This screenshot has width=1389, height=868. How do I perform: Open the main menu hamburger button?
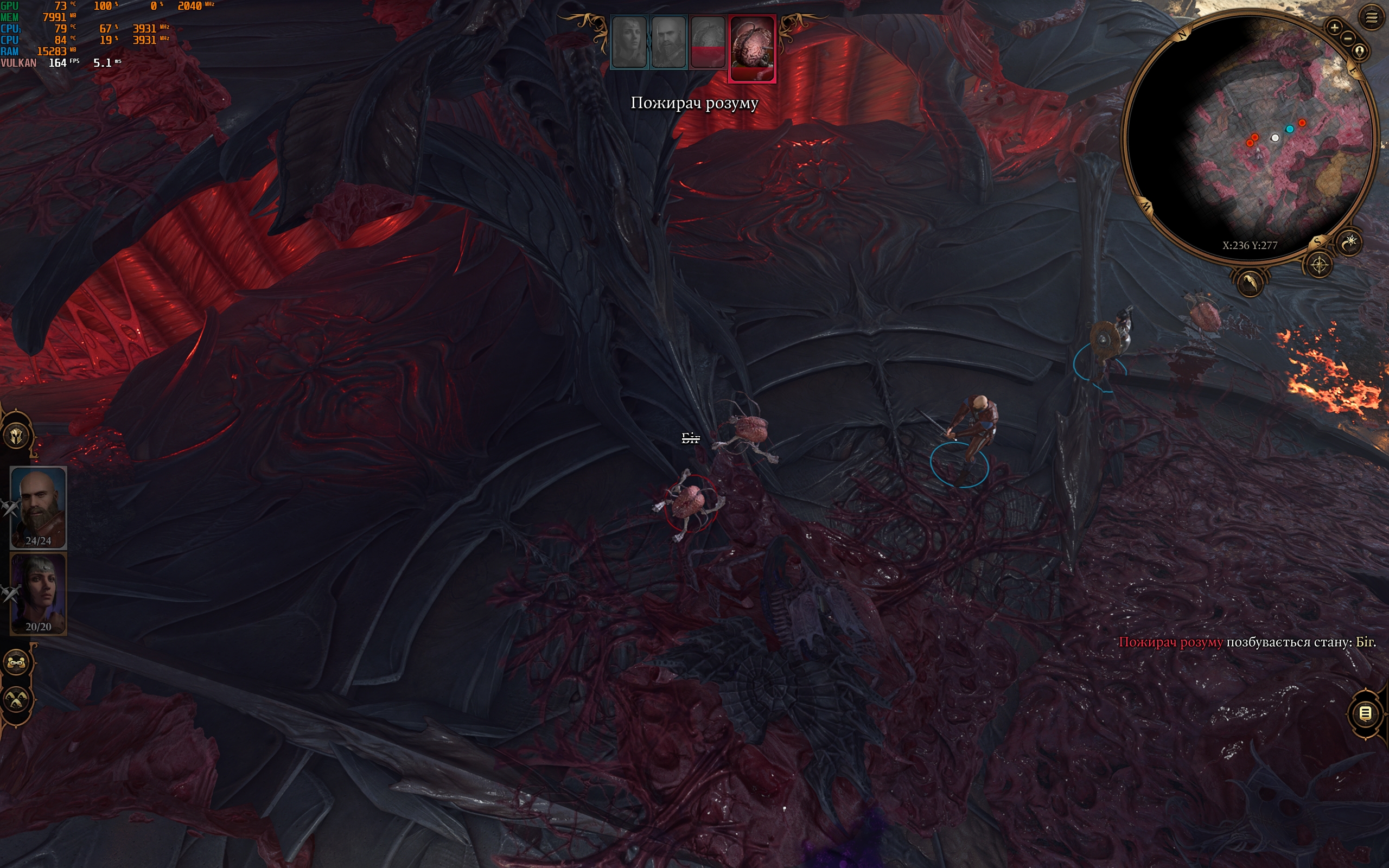click(1371, 18)
